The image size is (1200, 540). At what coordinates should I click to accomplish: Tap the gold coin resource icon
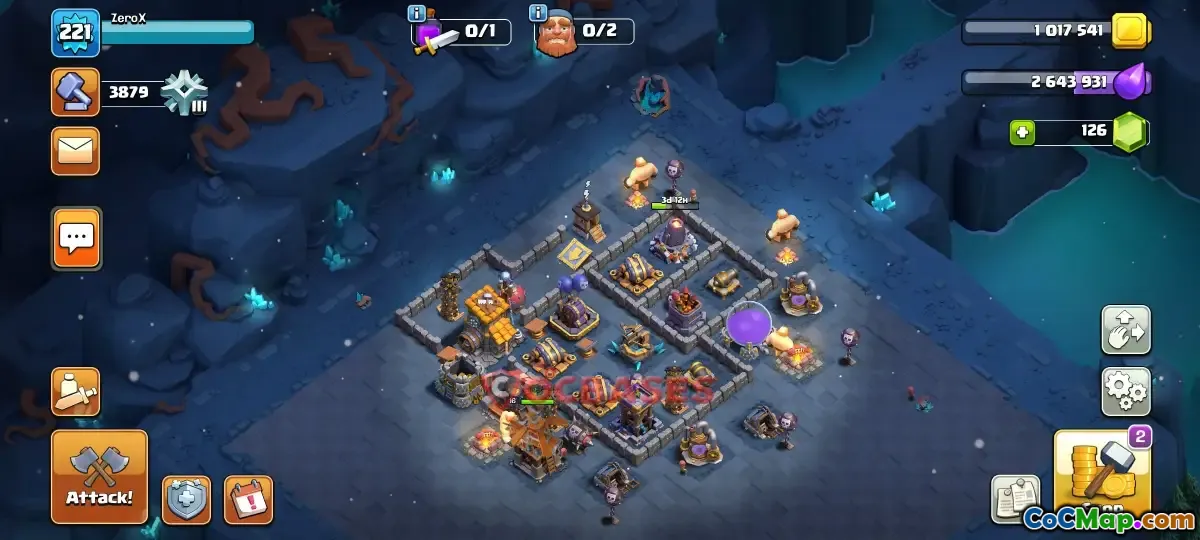[1129, 30]
